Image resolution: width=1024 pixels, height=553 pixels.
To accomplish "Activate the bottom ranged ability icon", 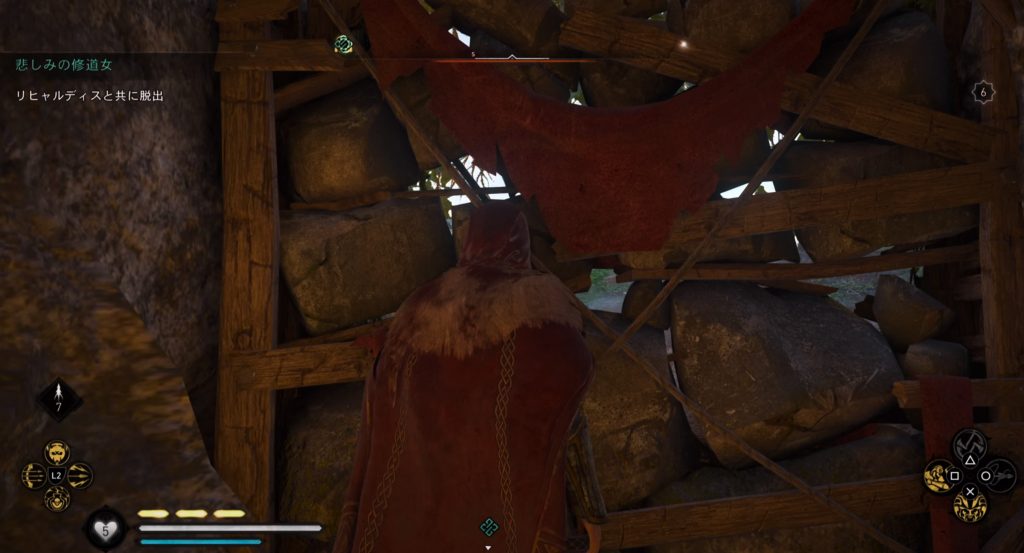I will click(57, 498).
